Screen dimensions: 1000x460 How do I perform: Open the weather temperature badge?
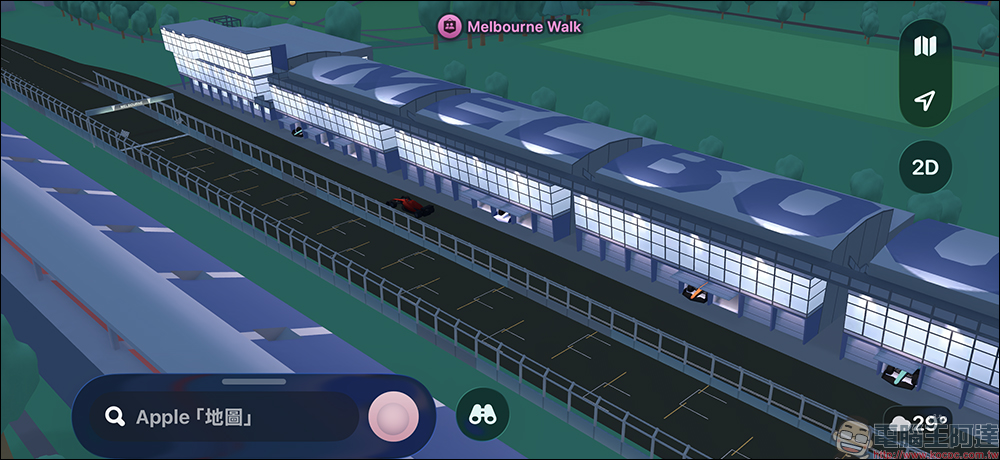[x=917, y=421]
